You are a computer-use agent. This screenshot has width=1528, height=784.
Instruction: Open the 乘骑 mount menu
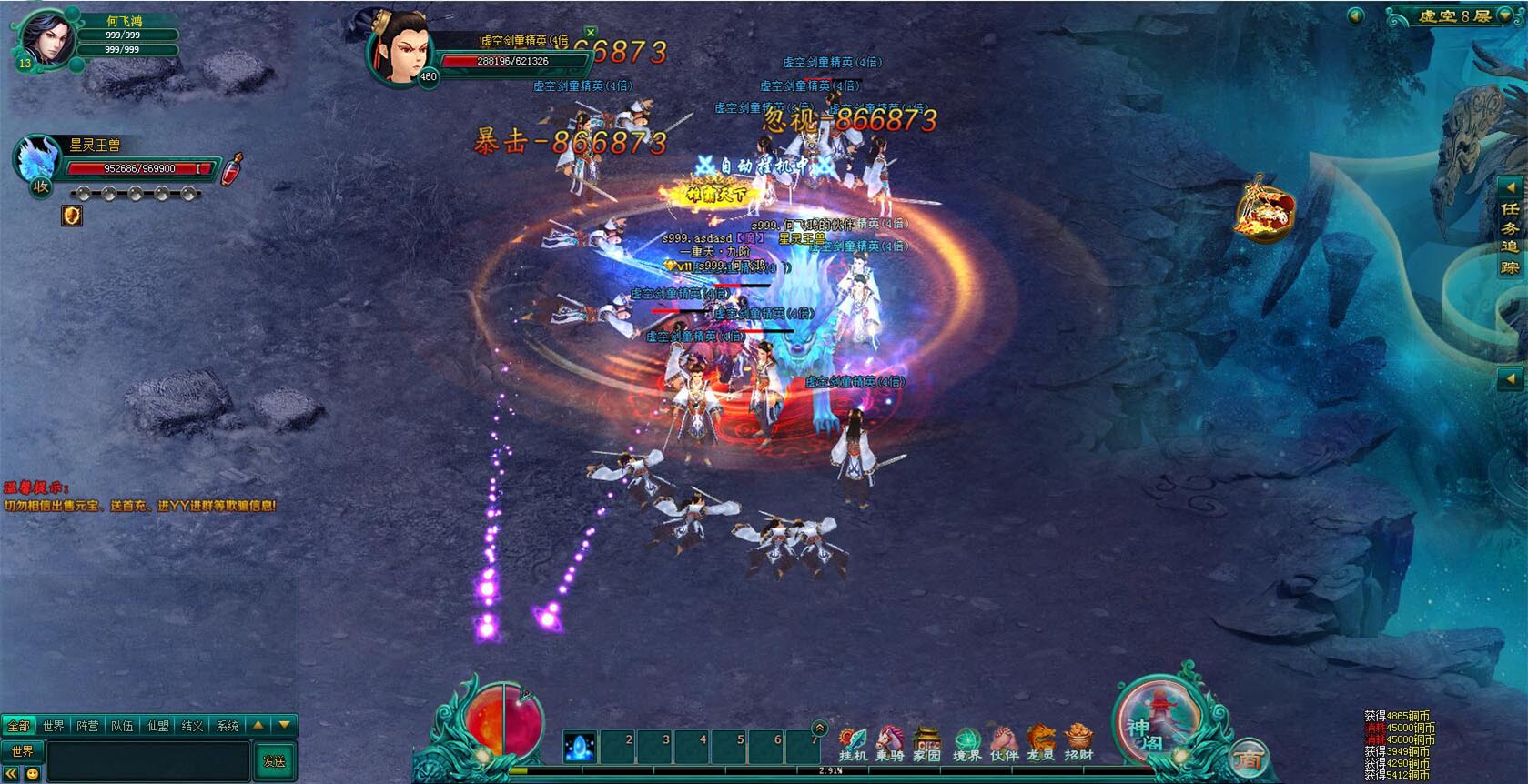(889, 744)
